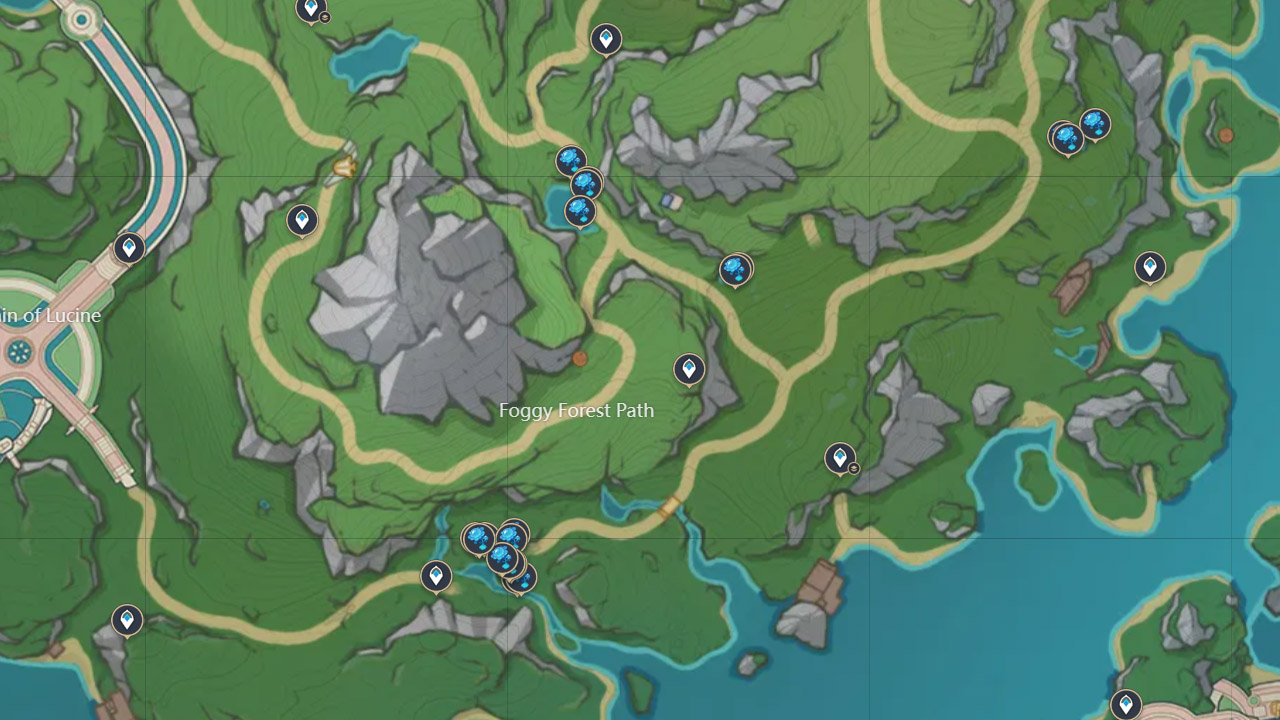Screen dimensions: 1280x720
Task: Click the lone Lumitoile marker east of the ravine
Action: coord(736,268)
